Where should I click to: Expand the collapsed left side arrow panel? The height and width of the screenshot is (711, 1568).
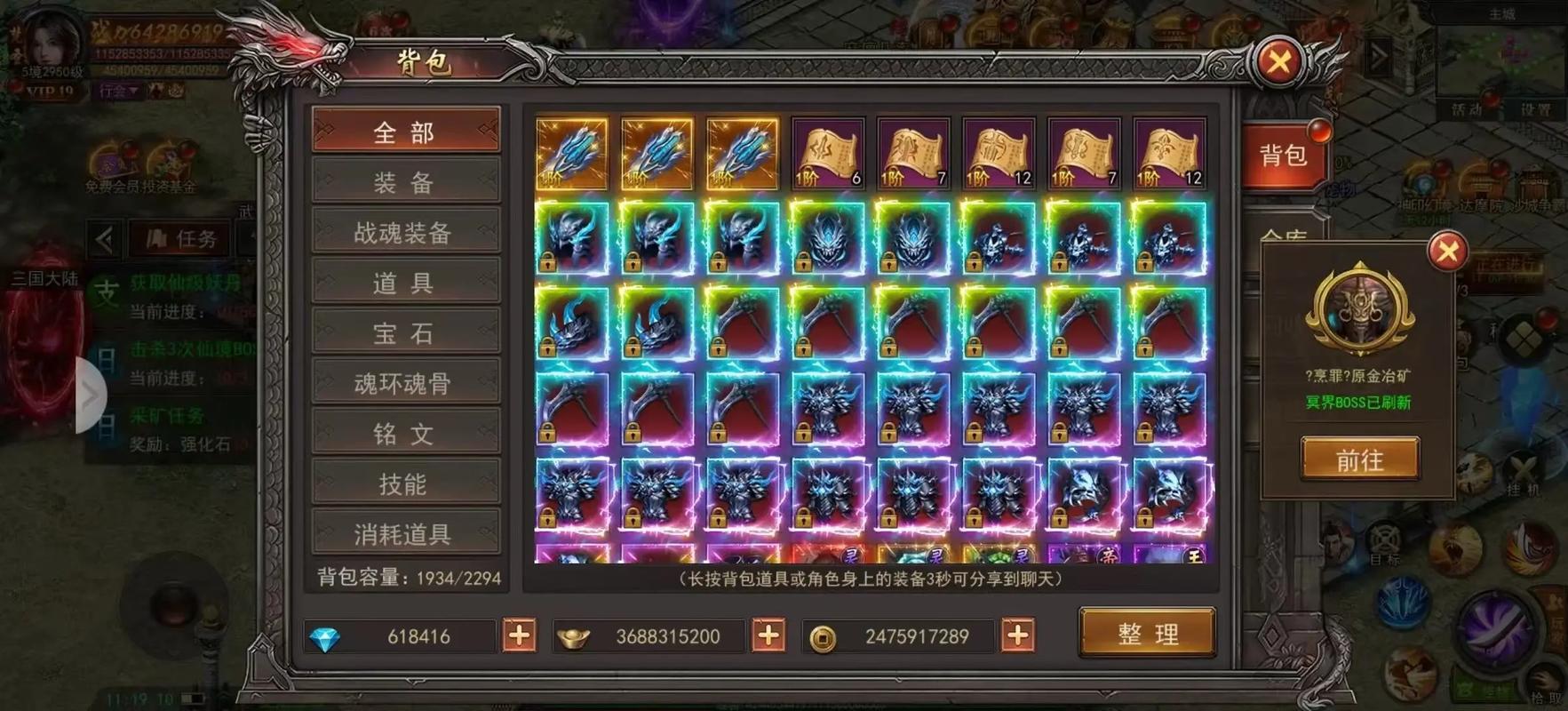pos(91,395)
